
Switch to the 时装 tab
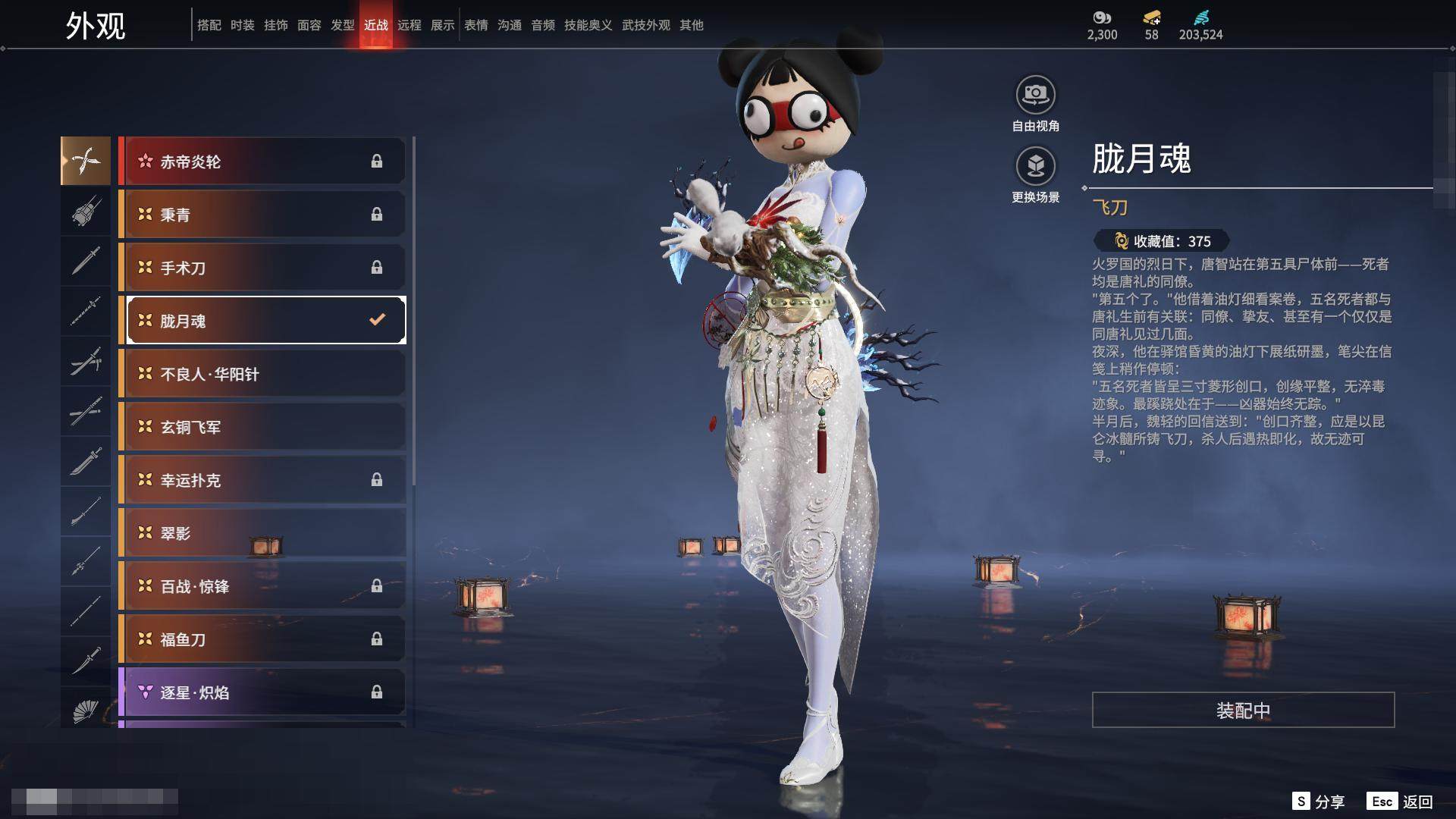pos(243,25)
